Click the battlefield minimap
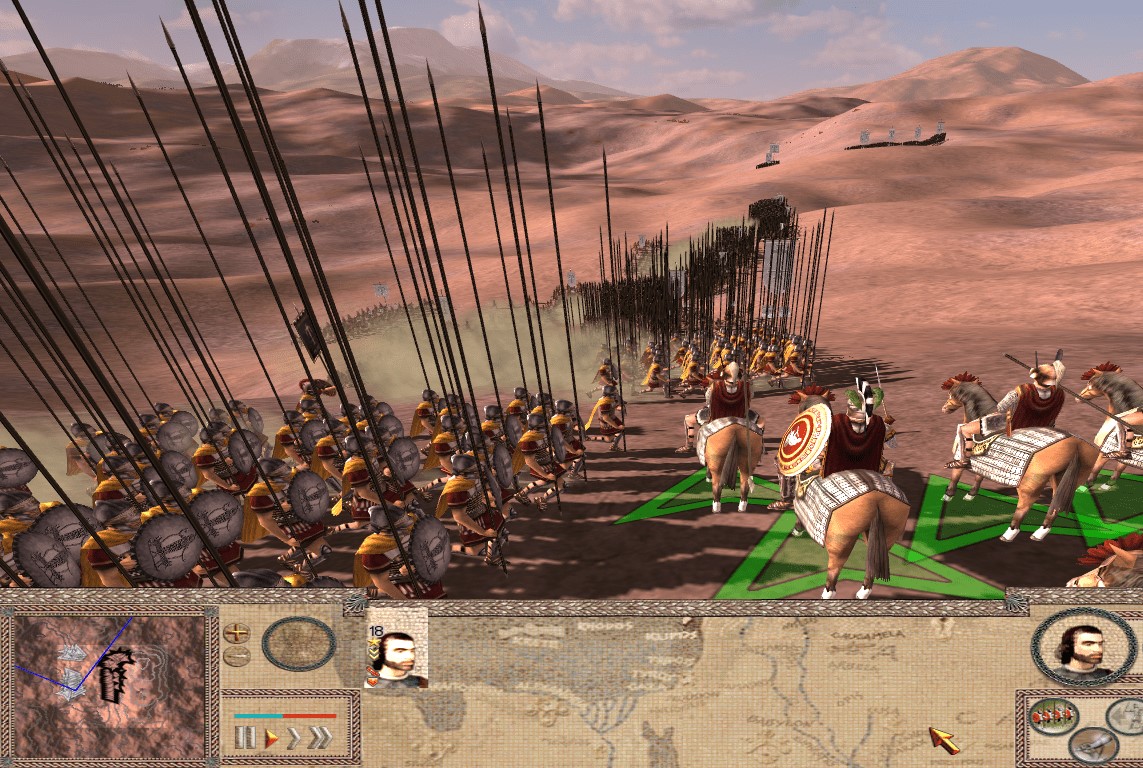Image resolution: width=1143 pixels, height=768 pixels. (109, 686)
